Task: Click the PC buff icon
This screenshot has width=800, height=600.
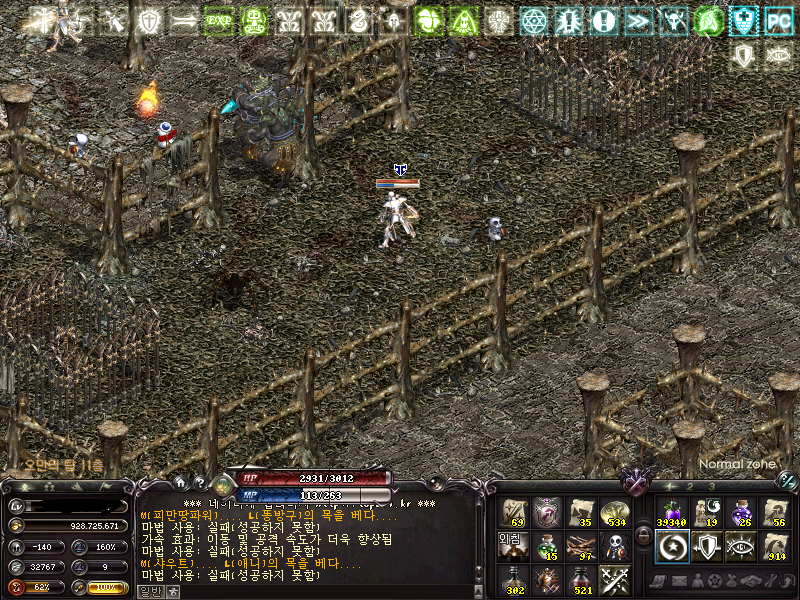Action: coord(777,20)
